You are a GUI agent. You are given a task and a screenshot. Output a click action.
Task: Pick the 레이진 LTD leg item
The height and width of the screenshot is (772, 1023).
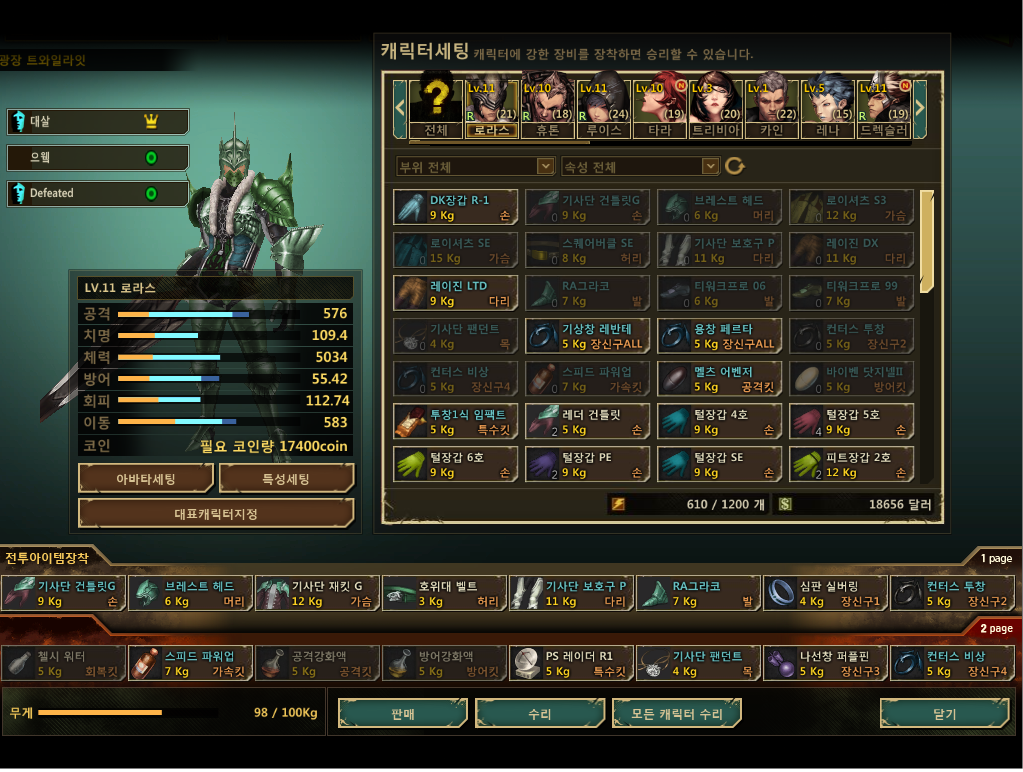tap(456, 293)
